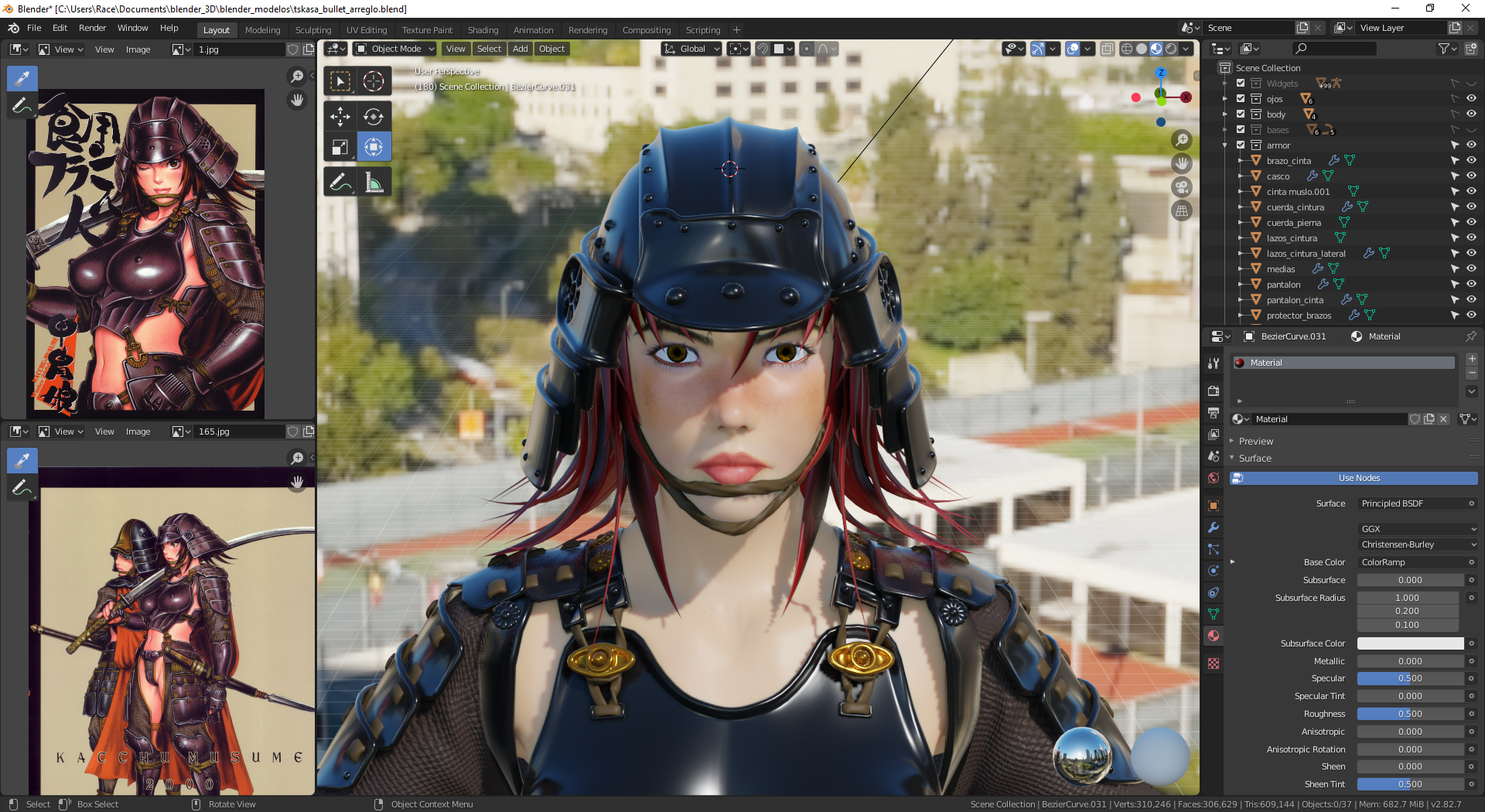
Task: Select the pantalon object in outliner
Action: pyautogui.click(x=1283, y=285)
